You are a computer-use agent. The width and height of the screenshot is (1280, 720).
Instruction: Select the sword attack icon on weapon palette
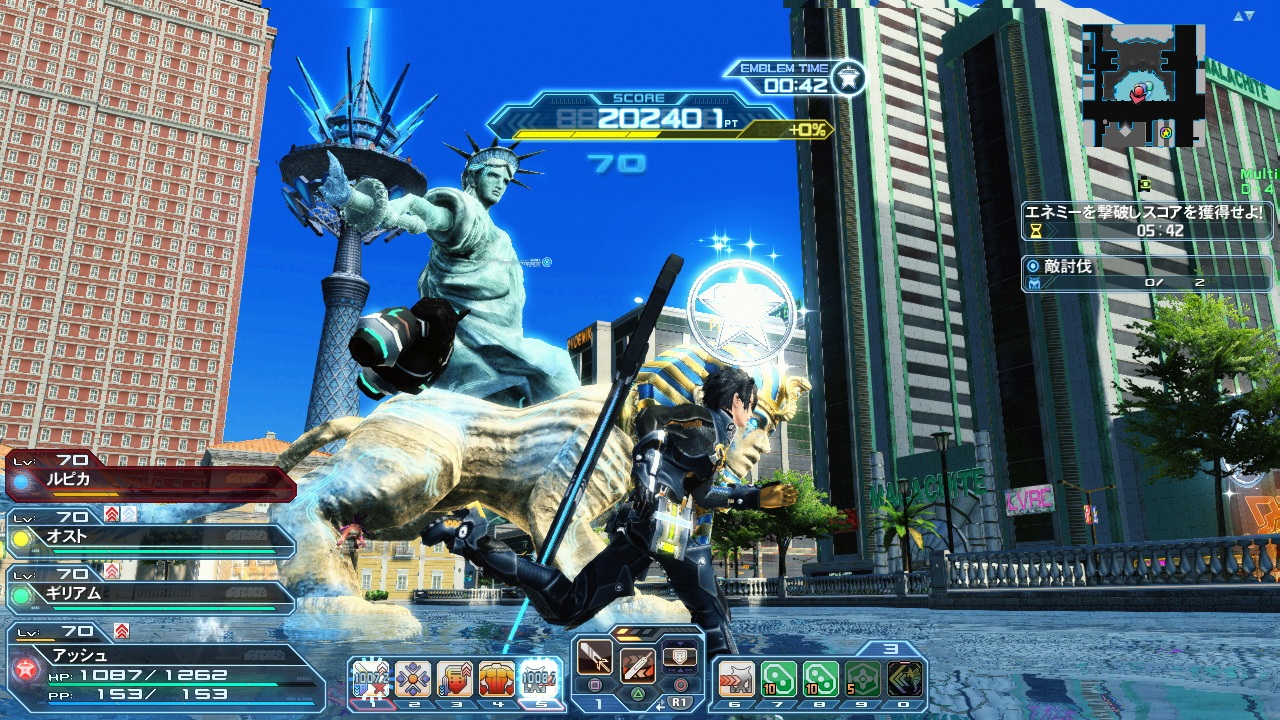[595, 657]
